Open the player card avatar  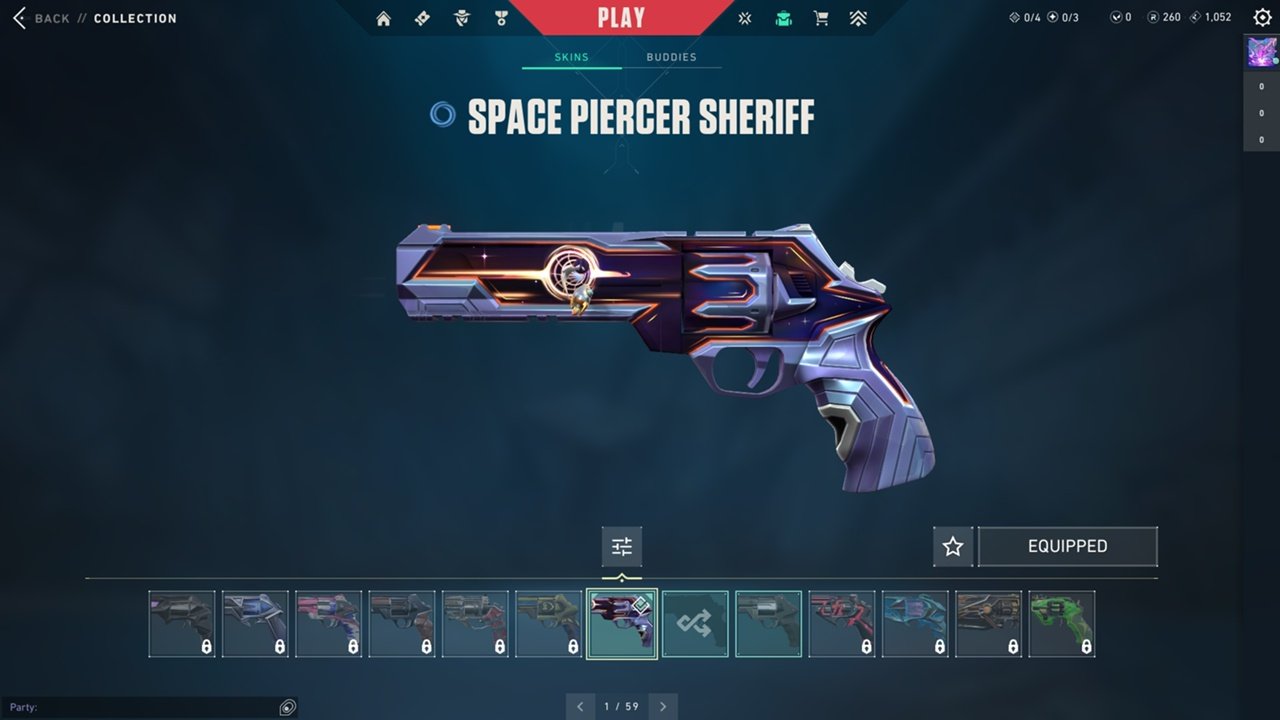point(1262,52)
